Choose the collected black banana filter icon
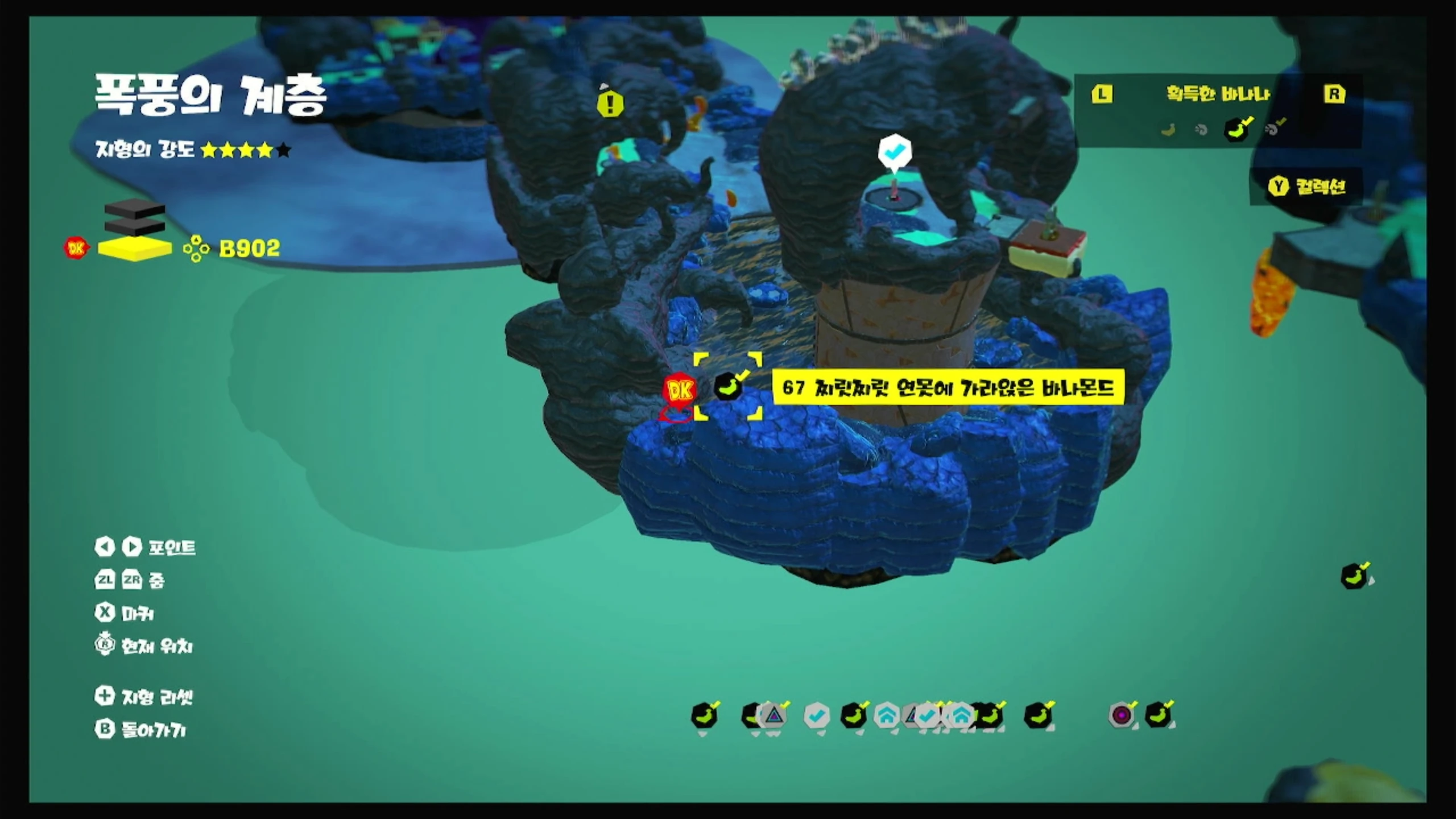 coord(1238,130)
